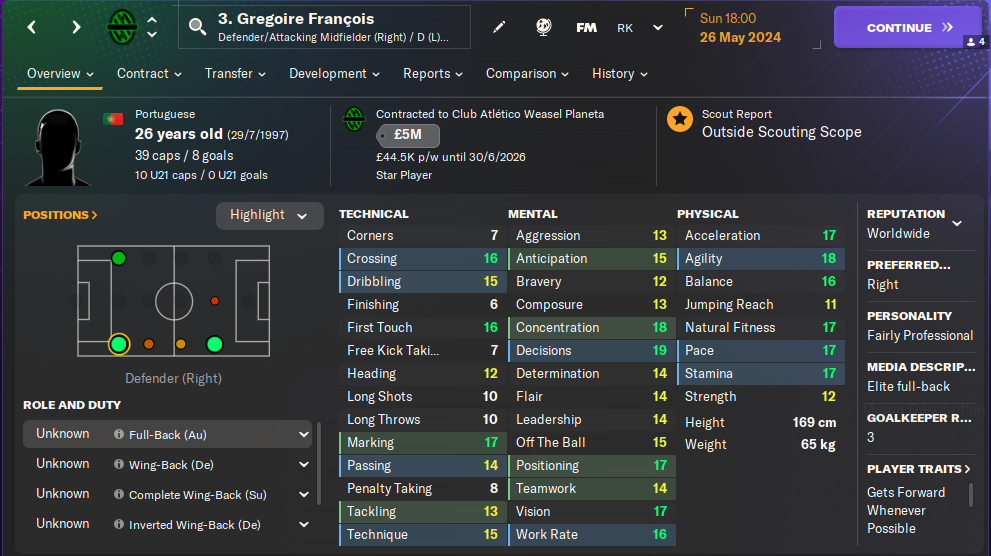This screenshot has height=556, width=991.
Task: Click the Positions header link
Action: pos(60,215)
